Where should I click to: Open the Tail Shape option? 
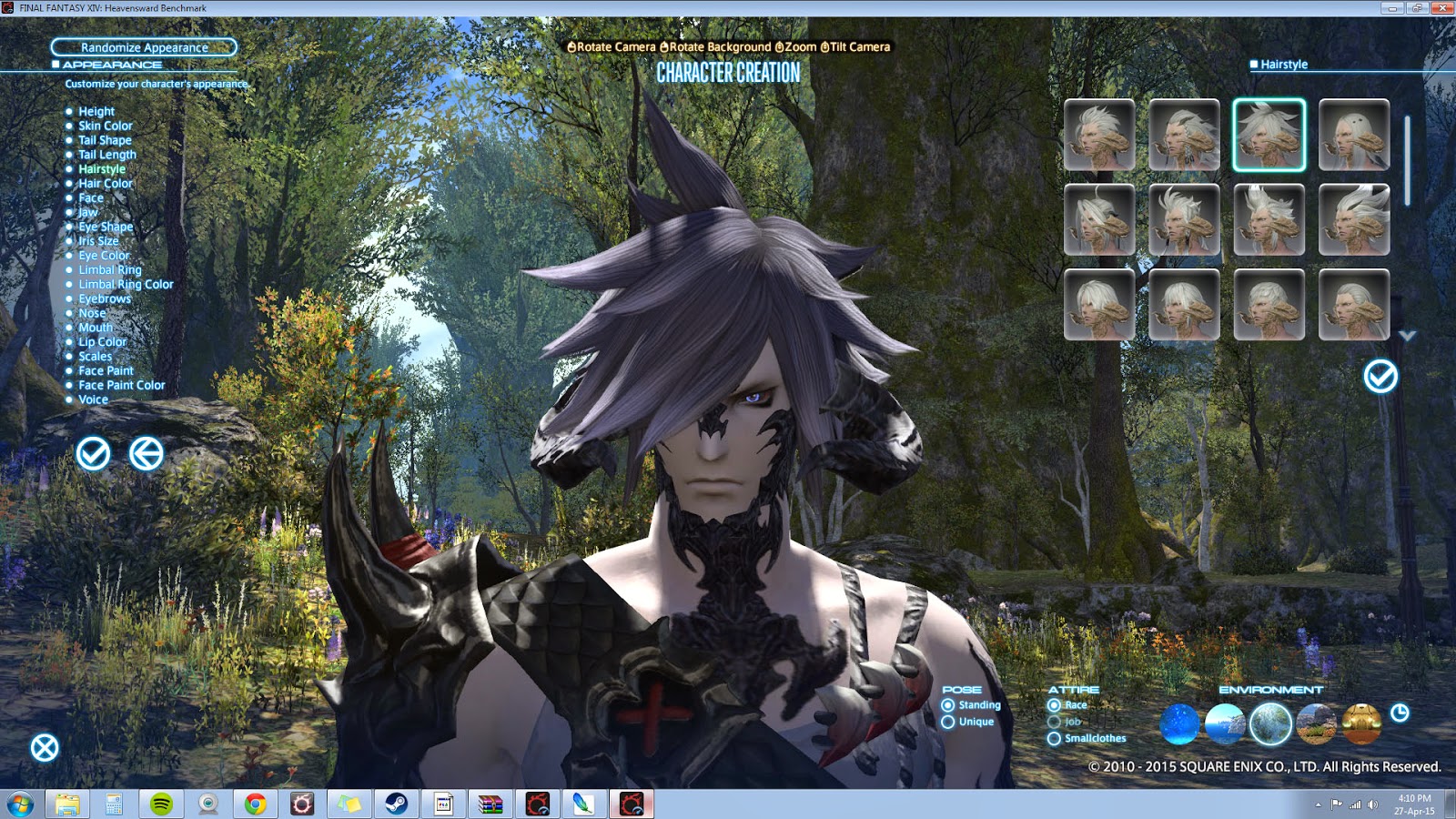pyautogui.click(x=105, y=140)
